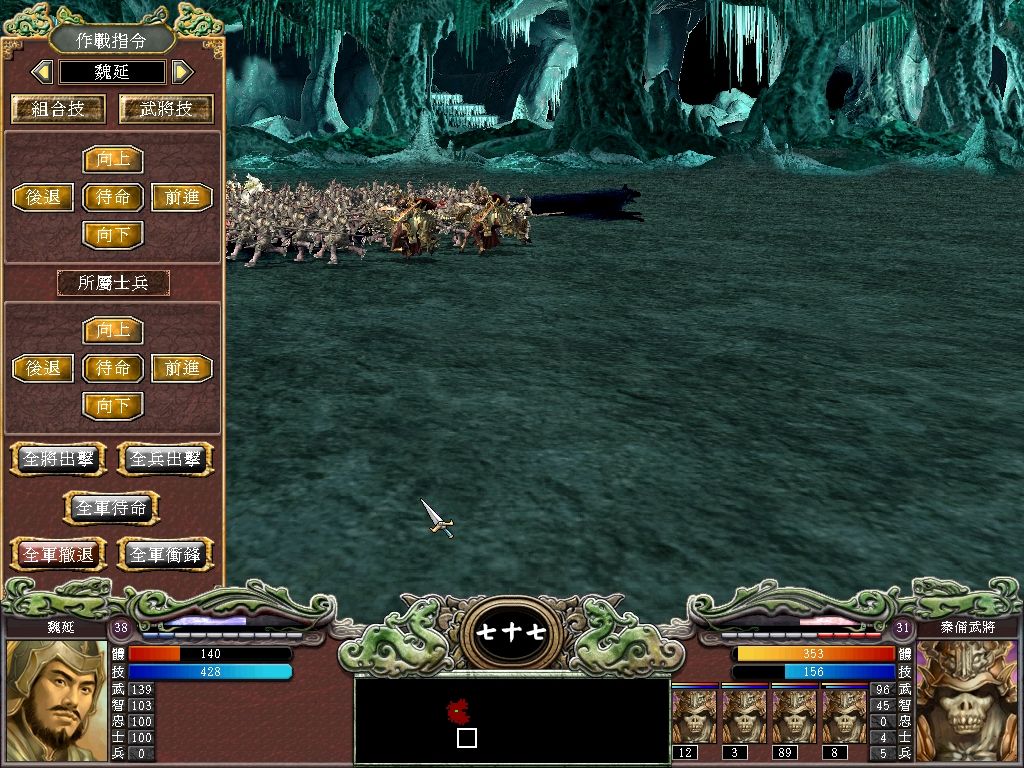
Task: Command 全兵出擊 all soldiers attack
Action: point(166,459)
